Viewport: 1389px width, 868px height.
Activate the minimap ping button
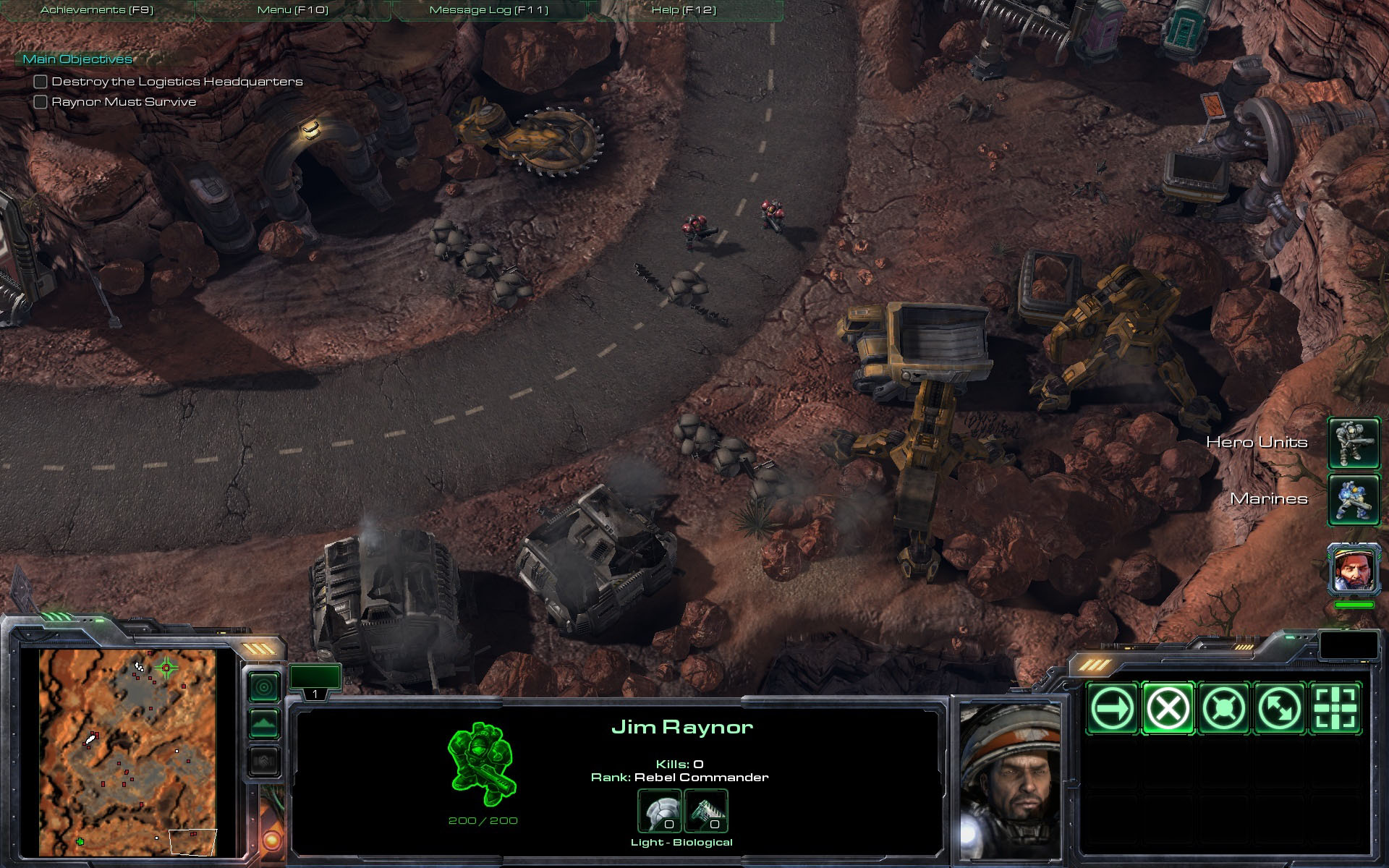(x=264, y=686)
